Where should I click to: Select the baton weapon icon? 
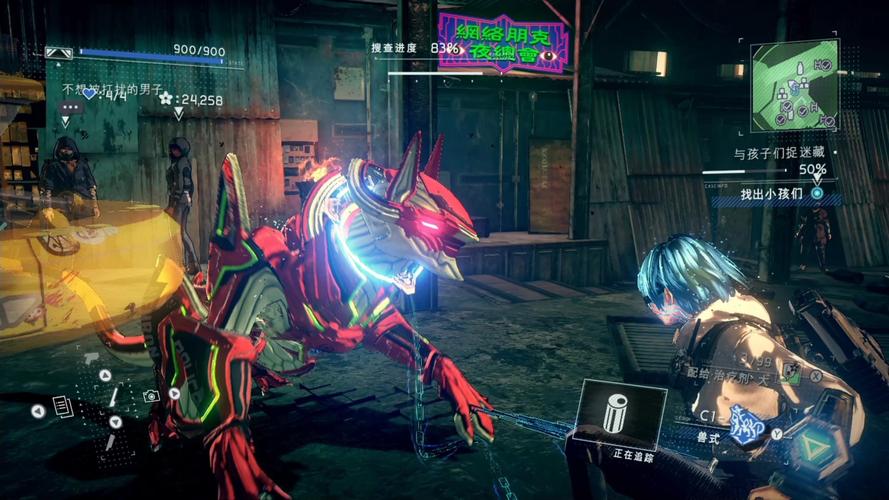[113, 398]
